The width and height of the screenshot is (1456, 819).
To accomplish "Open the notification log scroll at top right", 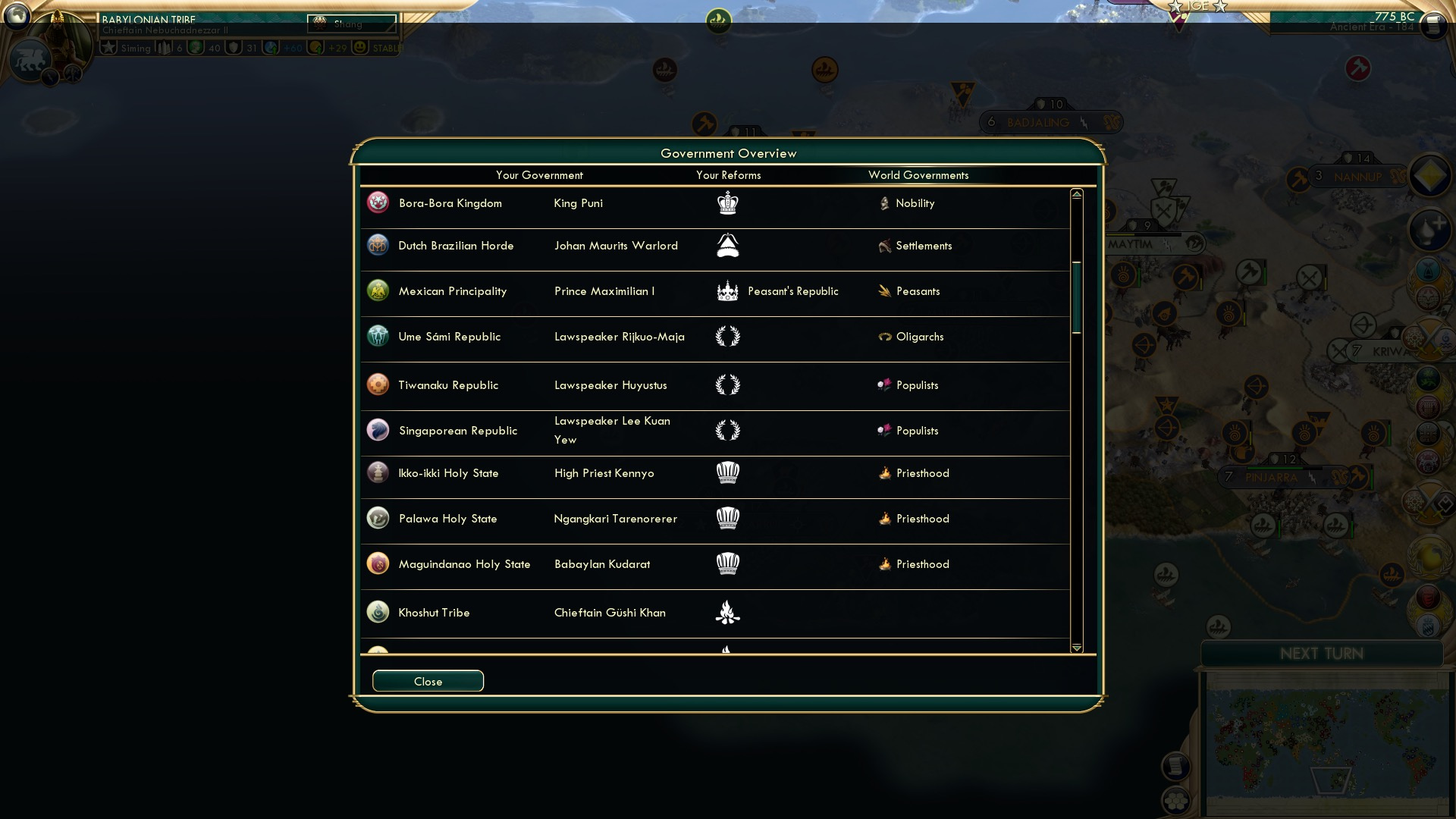I will pos(1434,24).
